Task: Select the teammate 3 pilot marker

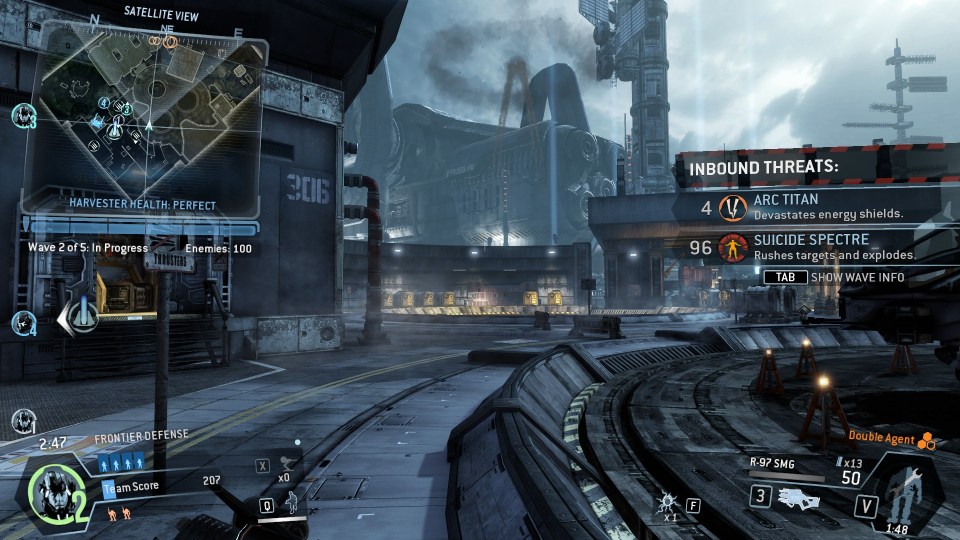Action: click(24, 116)
